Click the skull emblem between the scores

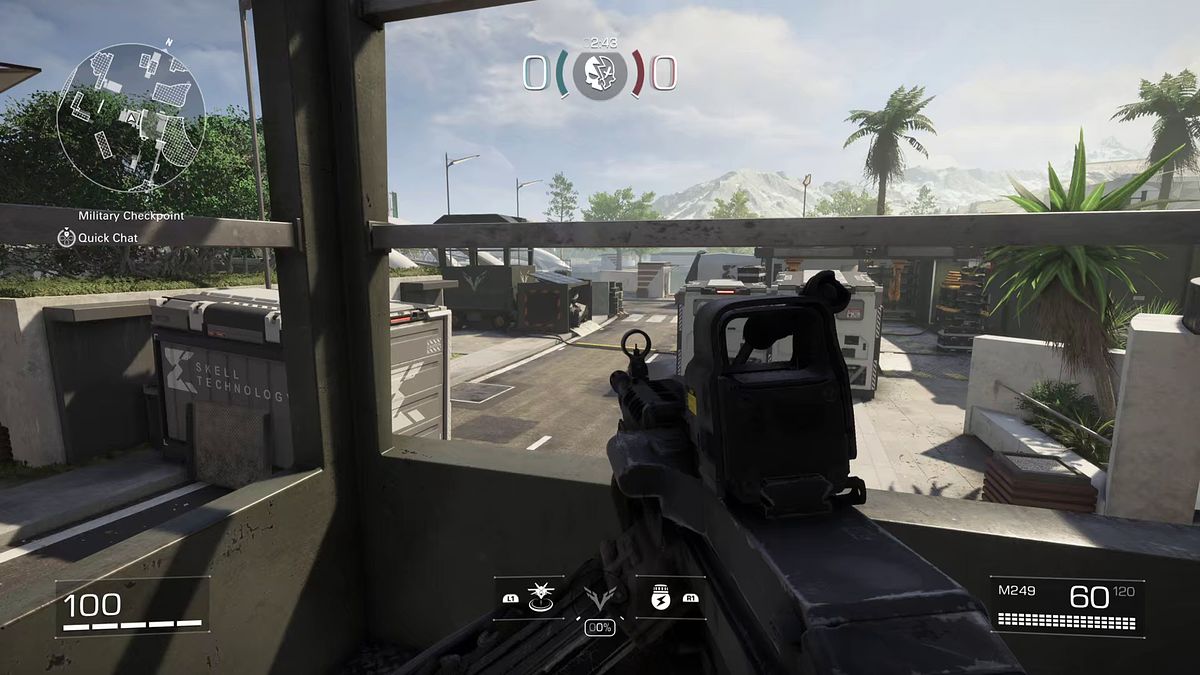coord(600,73)
